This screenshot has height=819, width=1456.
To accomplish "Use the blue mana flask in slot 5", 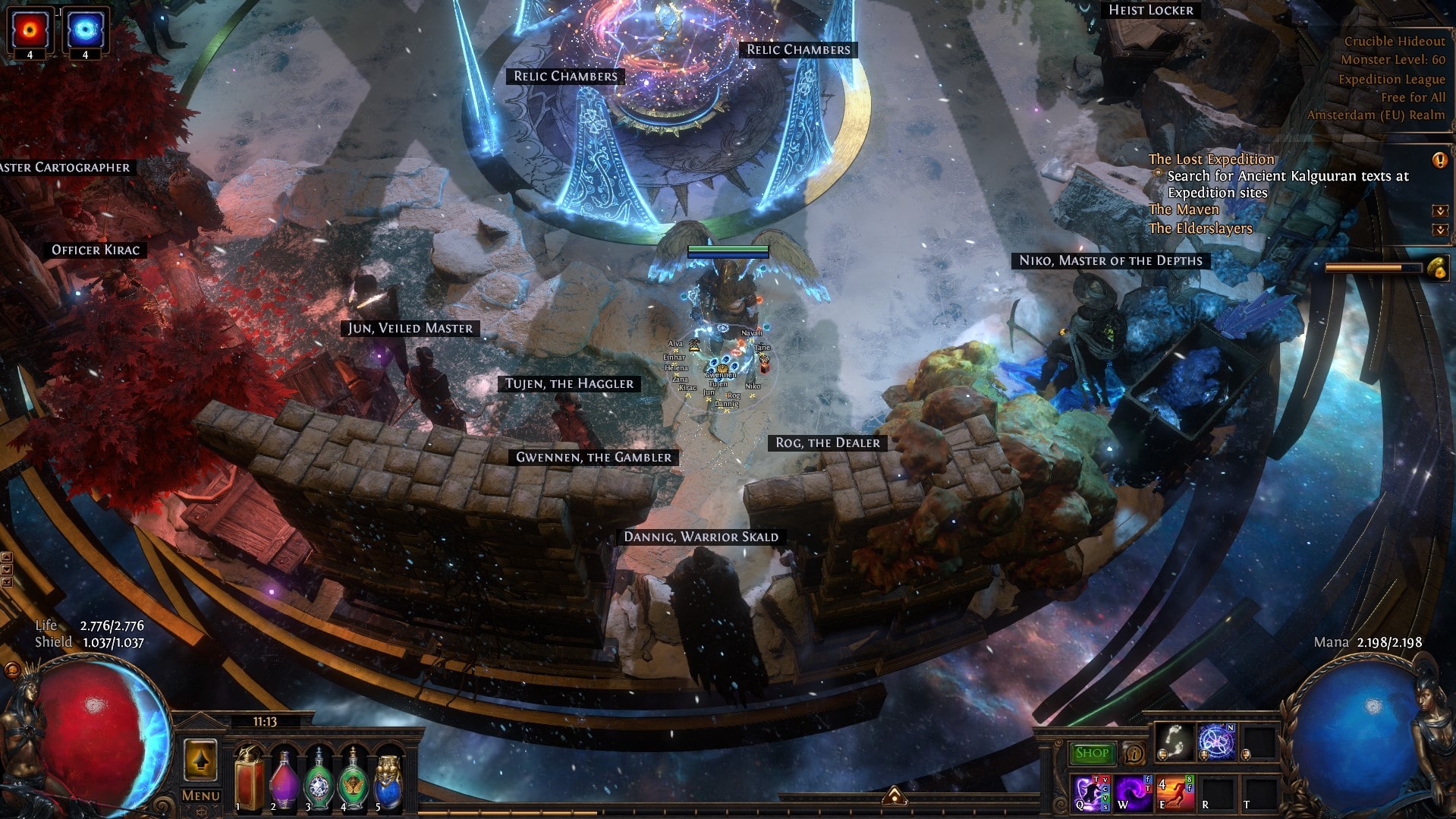I will (x=388, y=778).
